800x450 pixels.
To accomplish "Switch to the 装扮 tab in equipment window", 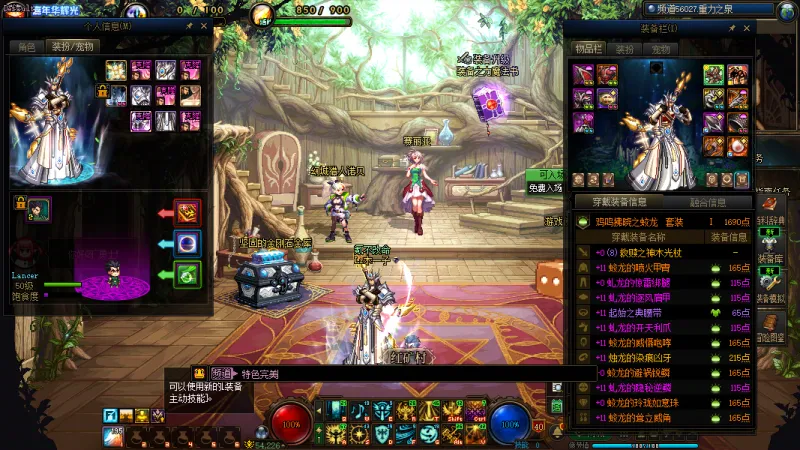I will (x=625, y=48).
